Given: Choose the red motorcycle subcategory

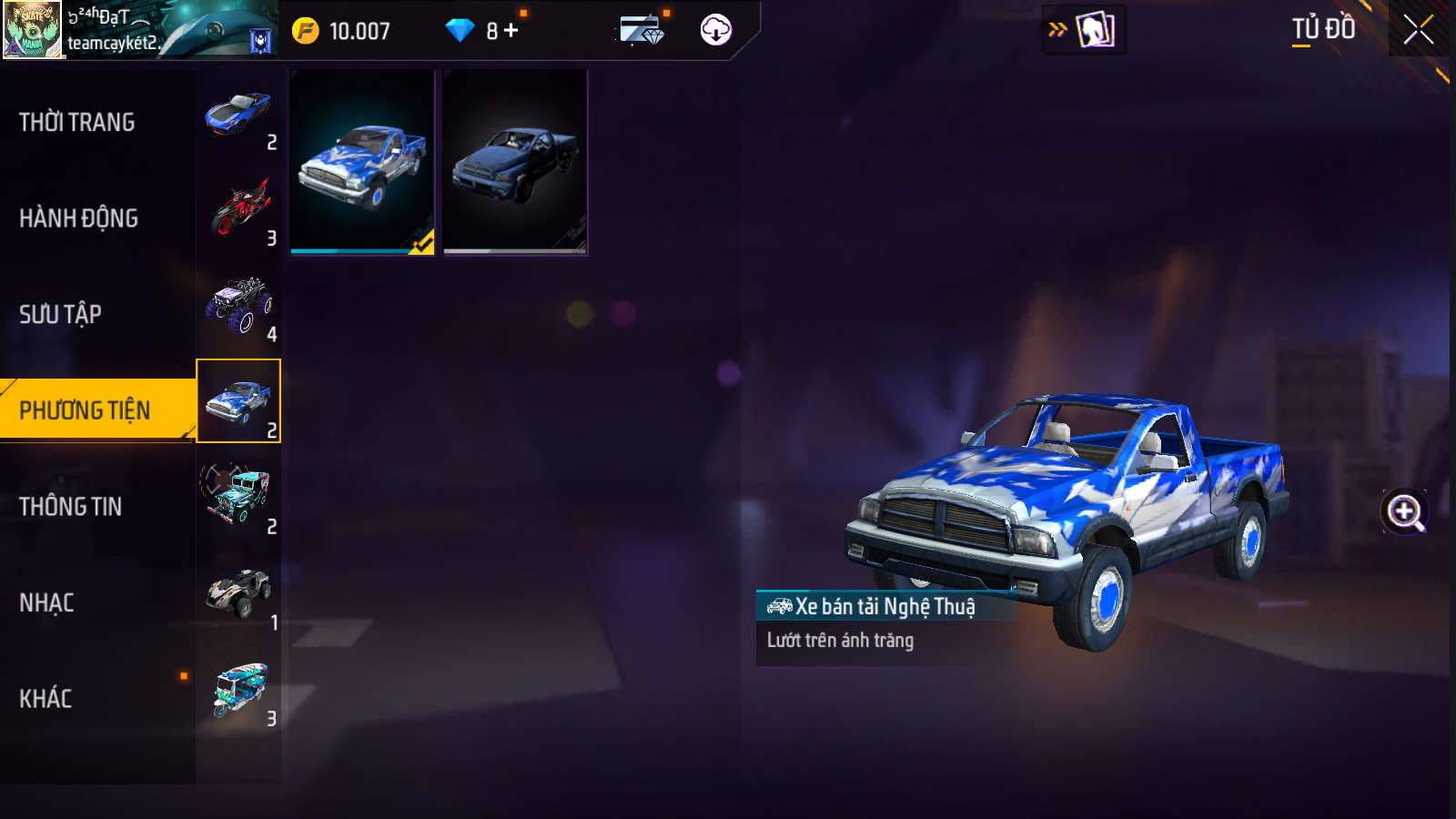Looking at the screenshot, I should (238, 211).
